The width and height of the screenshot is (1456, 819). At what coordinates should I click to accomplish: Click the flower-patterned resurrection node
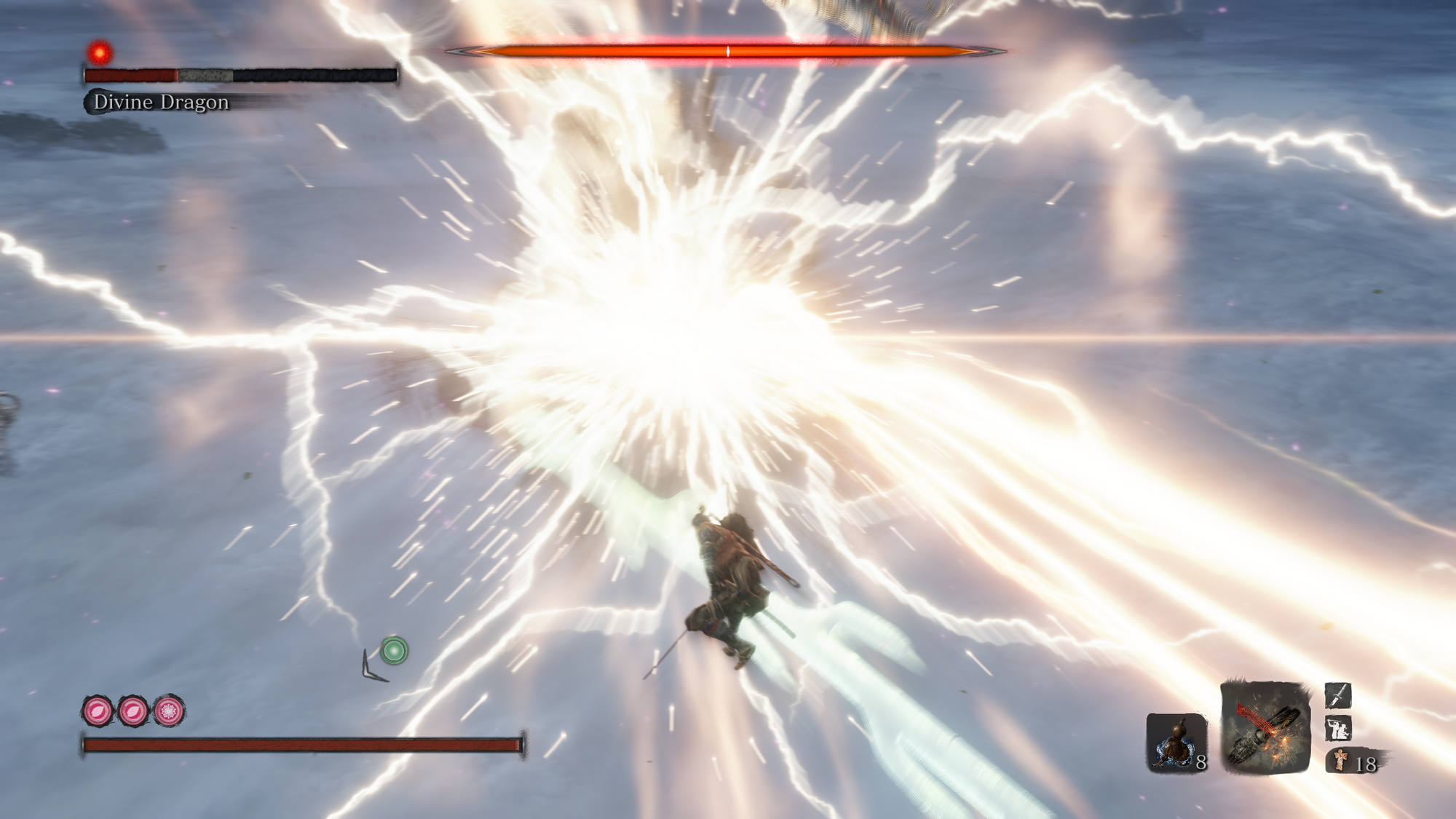[169, 711]
